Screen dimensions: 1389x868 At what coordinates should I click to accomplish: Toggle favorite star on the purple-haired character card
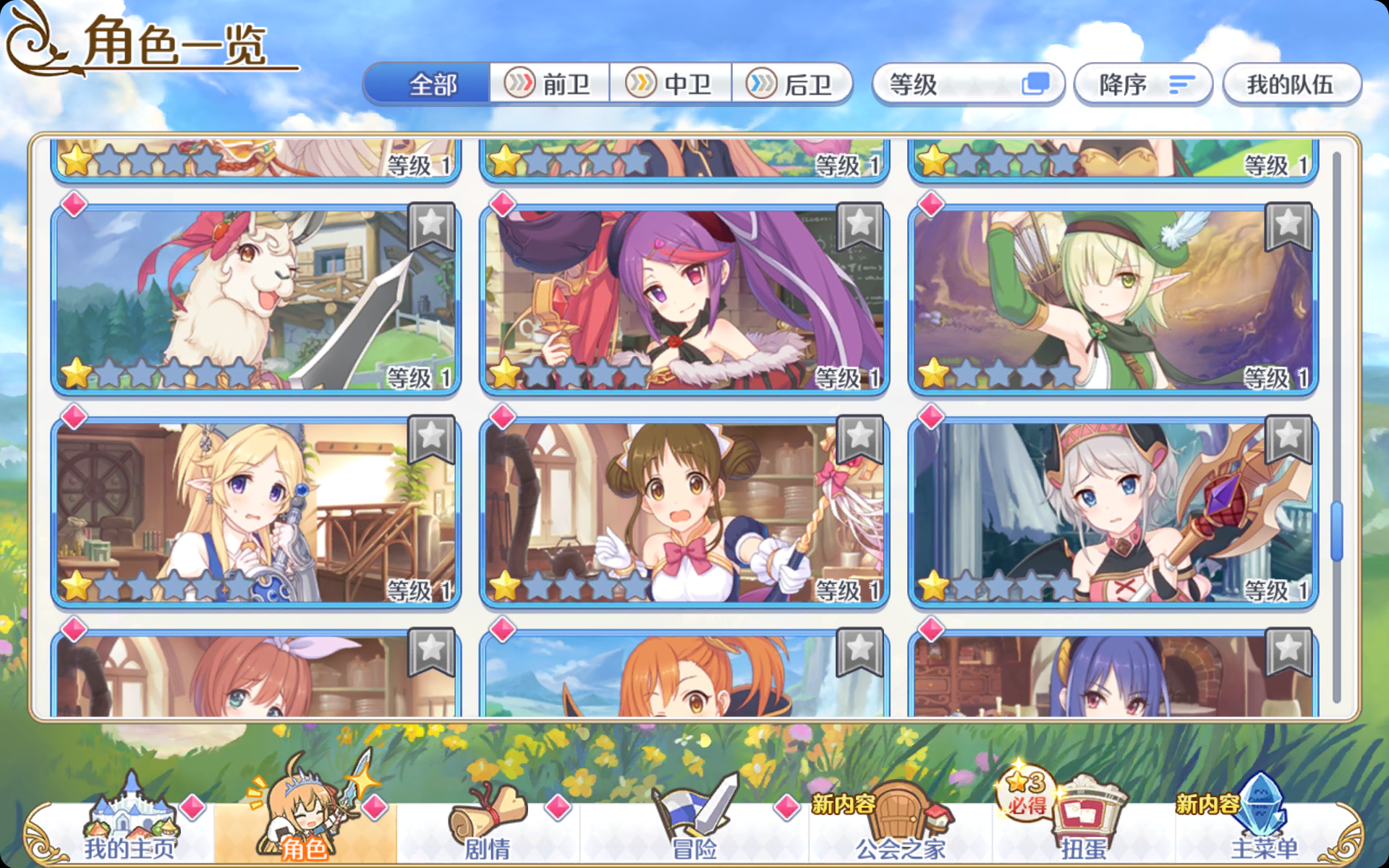(x=858, y=226)
